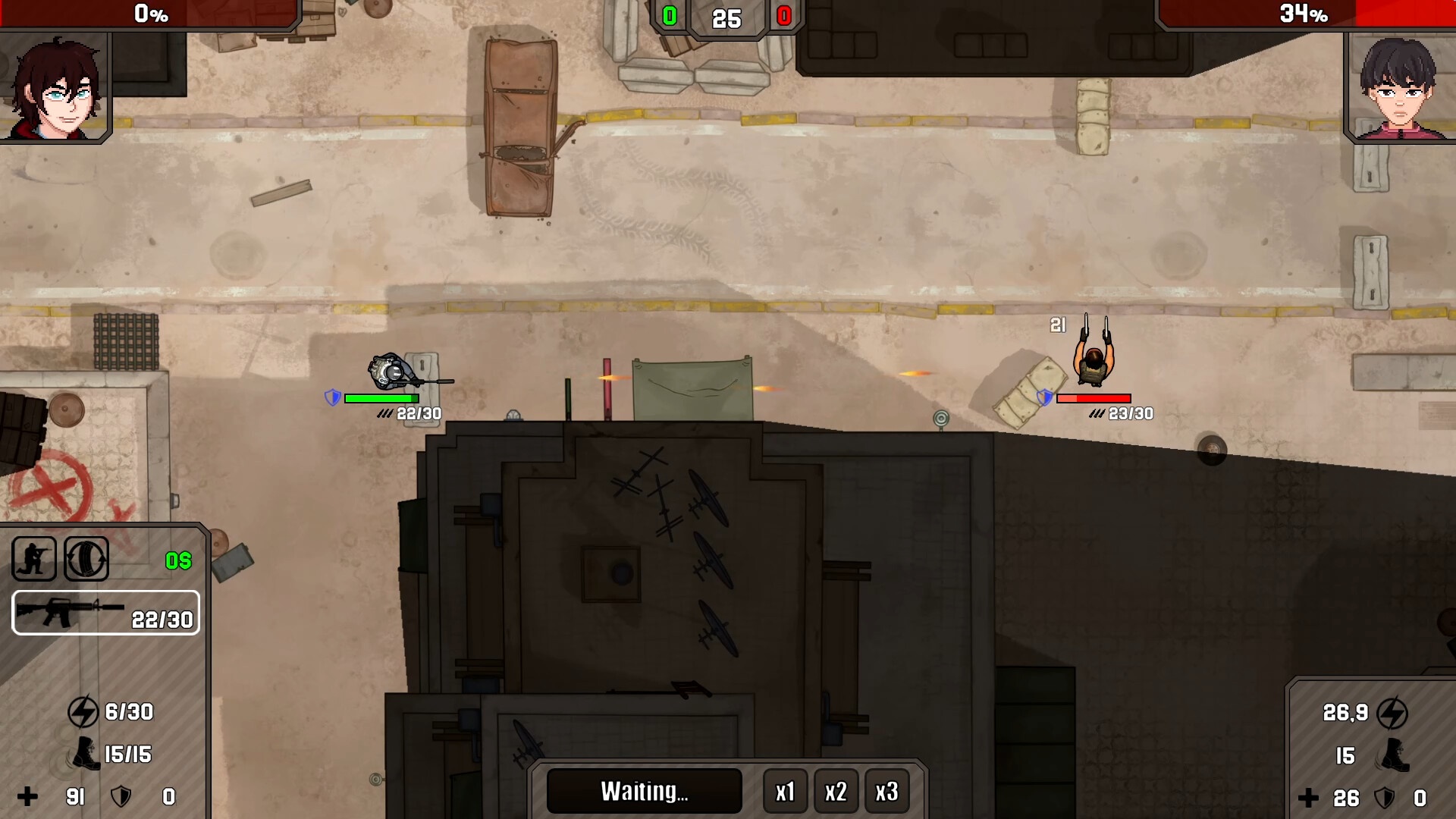The width and height of the screenshot is (1456, 819).
Task: Set game speed to x1
Action: click(x=785, y=792)
